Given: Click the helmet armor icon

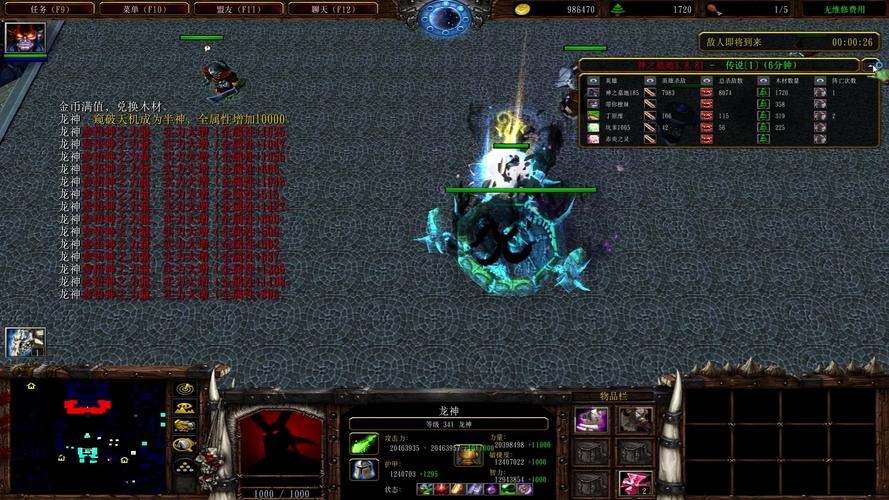Looking at the screenshot, I should 364,469.
